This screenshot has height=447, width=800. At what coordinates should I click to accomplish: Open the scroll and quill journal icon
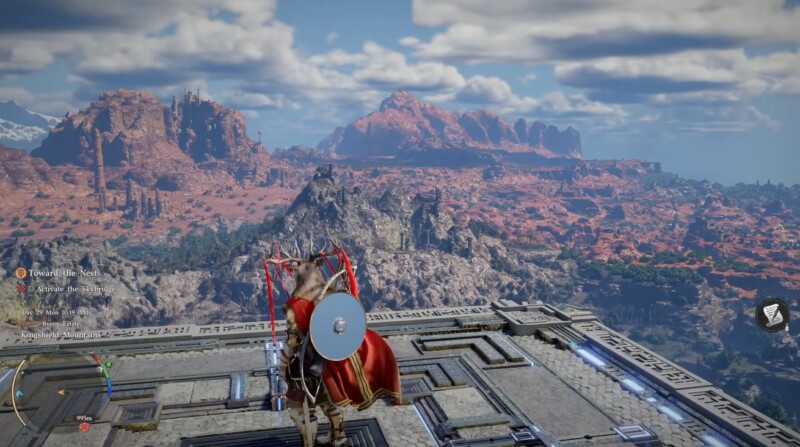coord(771,315)
